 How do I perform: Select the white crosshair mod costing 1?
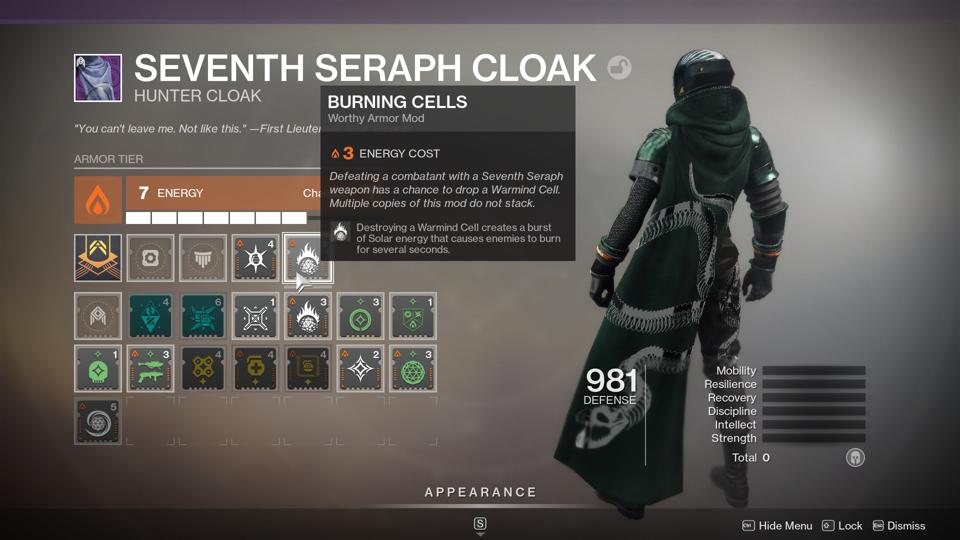click(x=254, y=316)
